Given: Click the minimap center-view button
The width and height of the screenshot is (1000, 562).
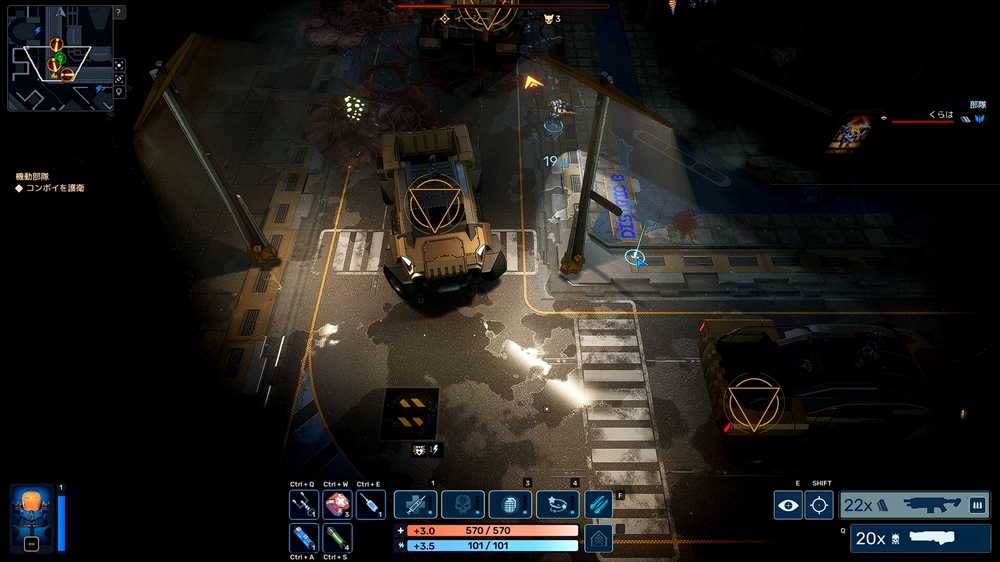Looking at the screenshot, I should point(119,65).
